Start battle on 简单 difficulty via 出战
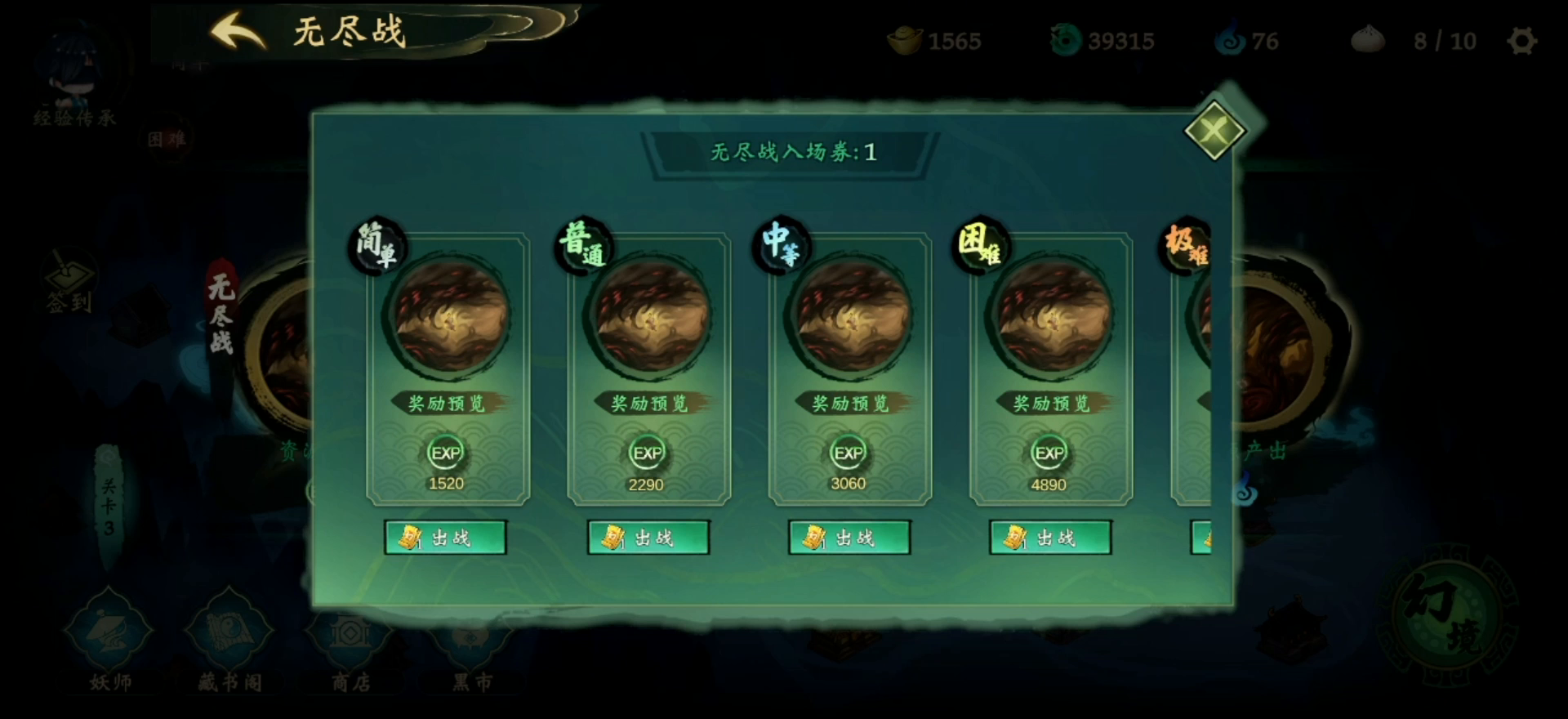The width and height of the screenshot is (1568, 719). 446,538
